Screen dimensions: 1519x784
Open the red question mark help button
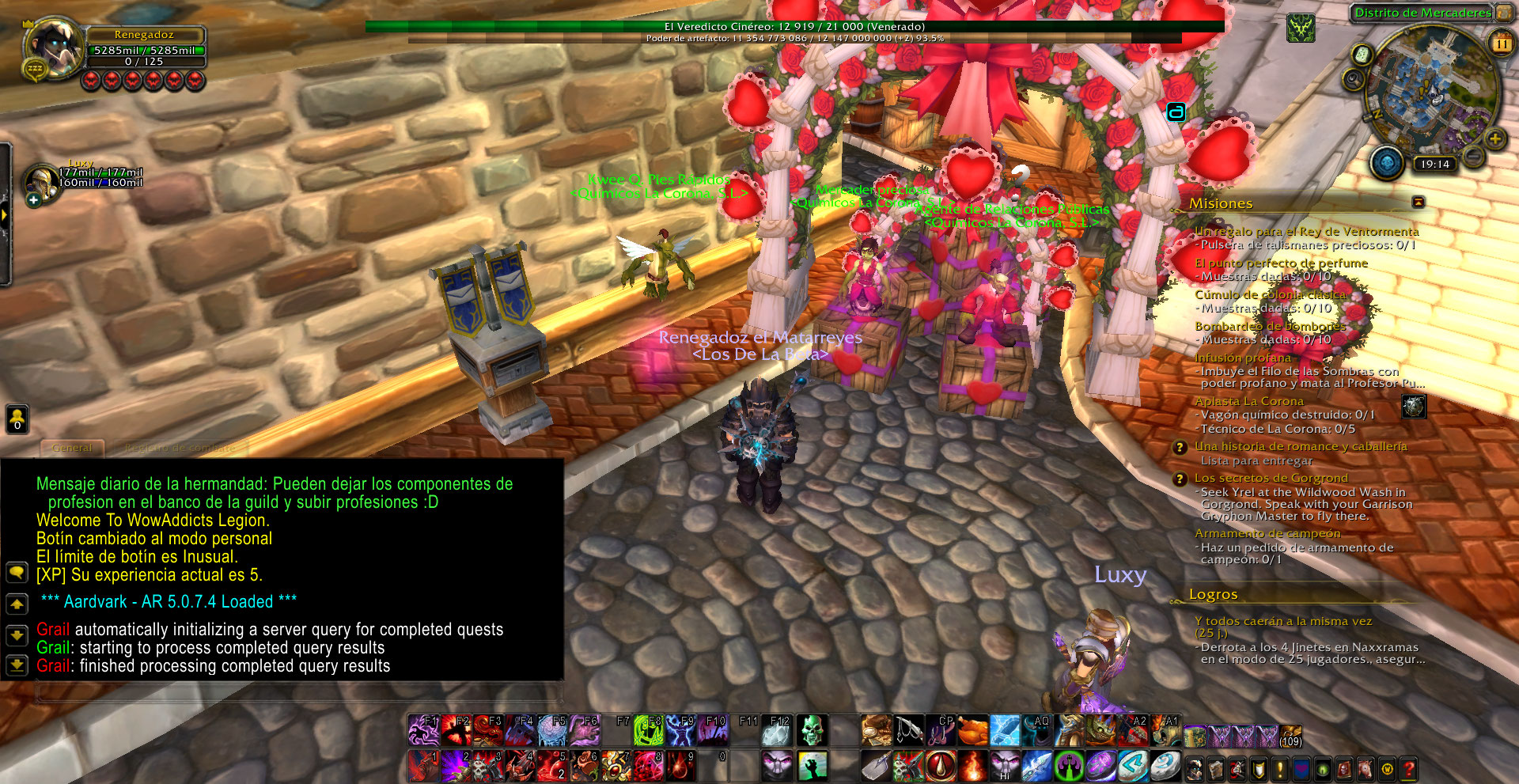[x=1408, y=768]
